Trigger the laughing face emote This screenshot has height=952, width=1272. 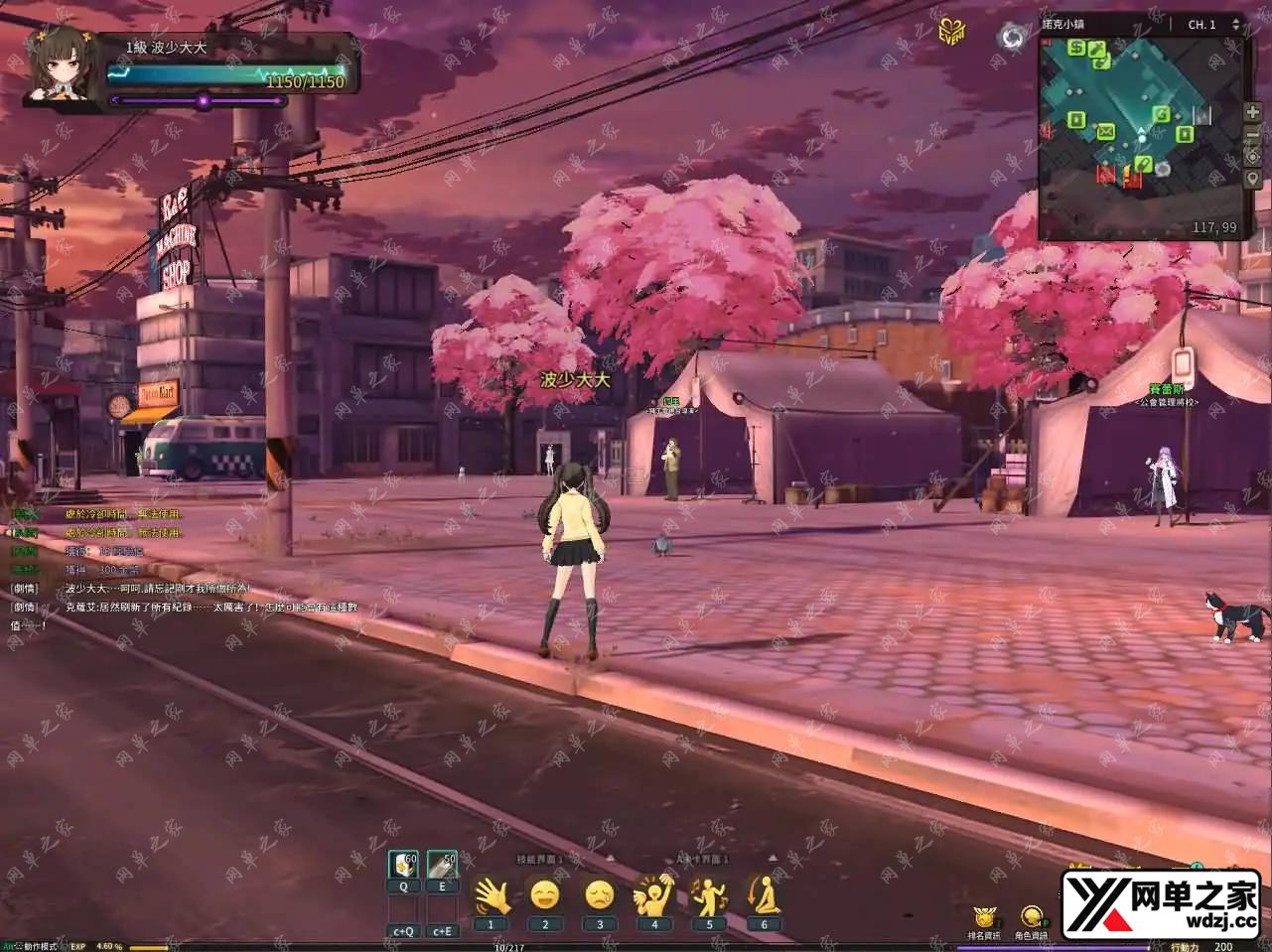545,896
